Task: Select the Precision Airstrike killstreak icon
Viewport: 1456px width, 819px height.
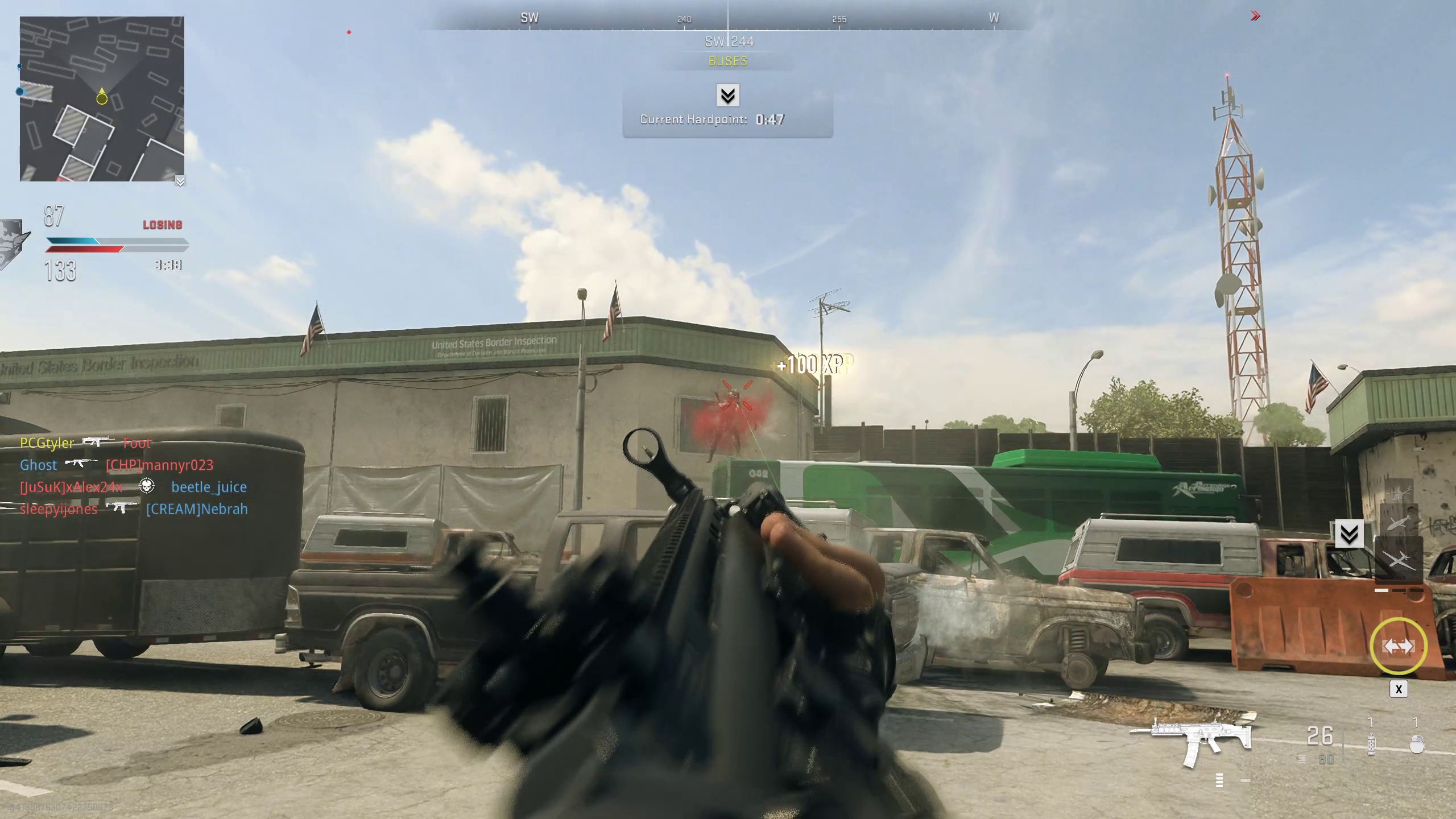Action: [1399, 523]
